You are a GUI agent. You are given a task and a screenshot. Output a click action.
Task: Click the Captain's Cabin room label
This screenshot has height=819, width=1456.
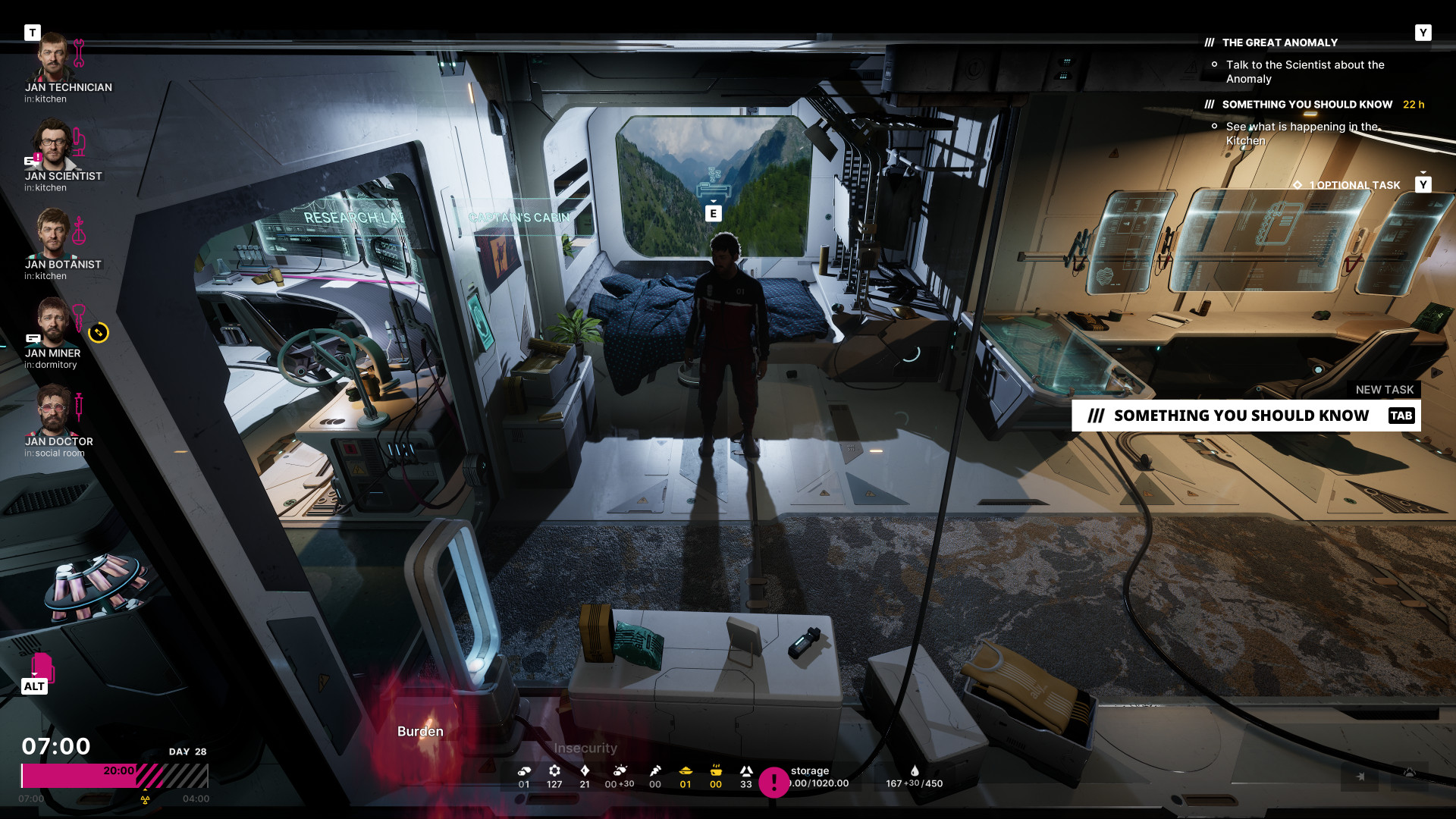coord(519,218)
